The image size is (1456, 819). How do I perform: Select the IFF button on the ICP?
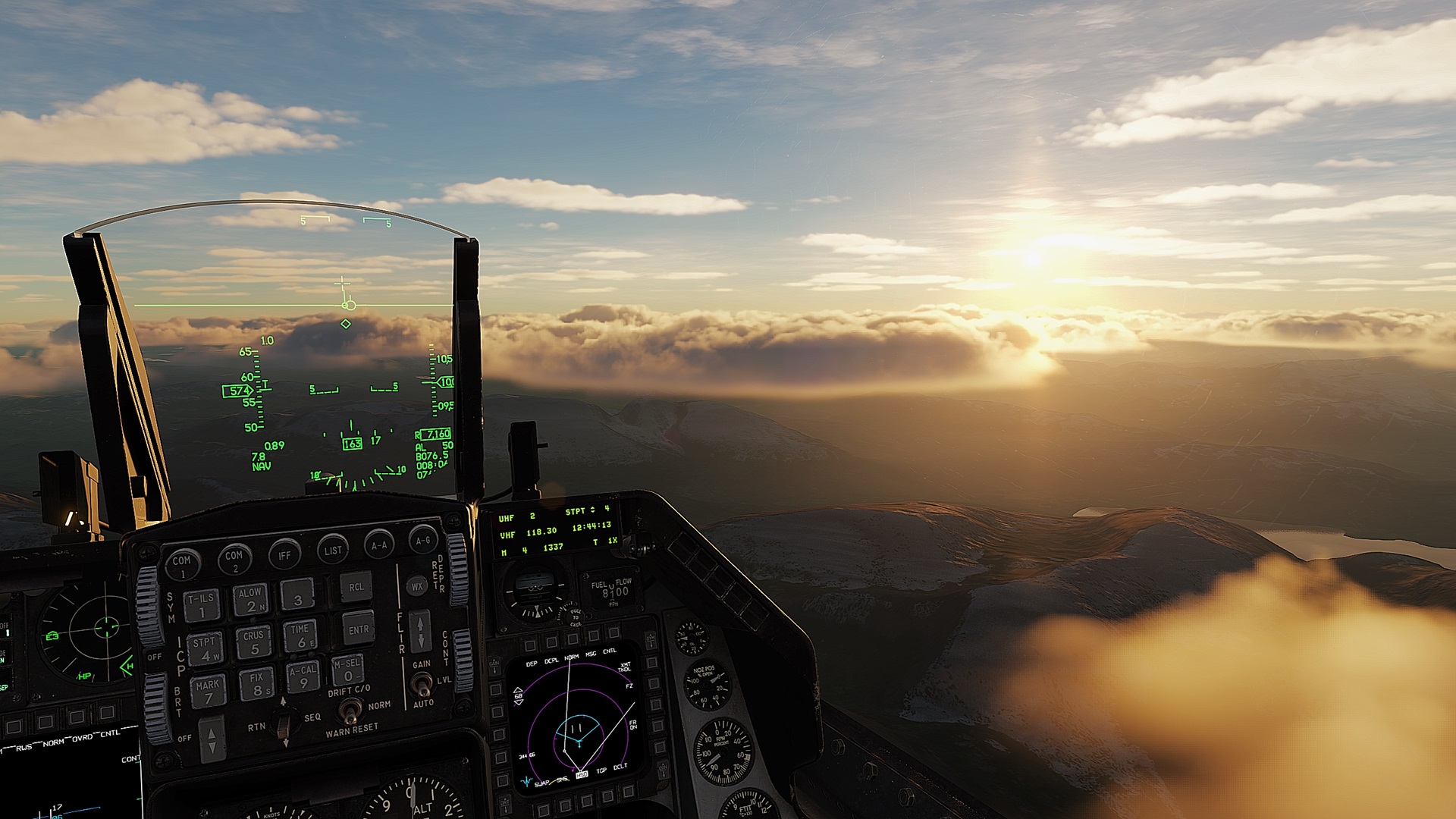[284, 554]
